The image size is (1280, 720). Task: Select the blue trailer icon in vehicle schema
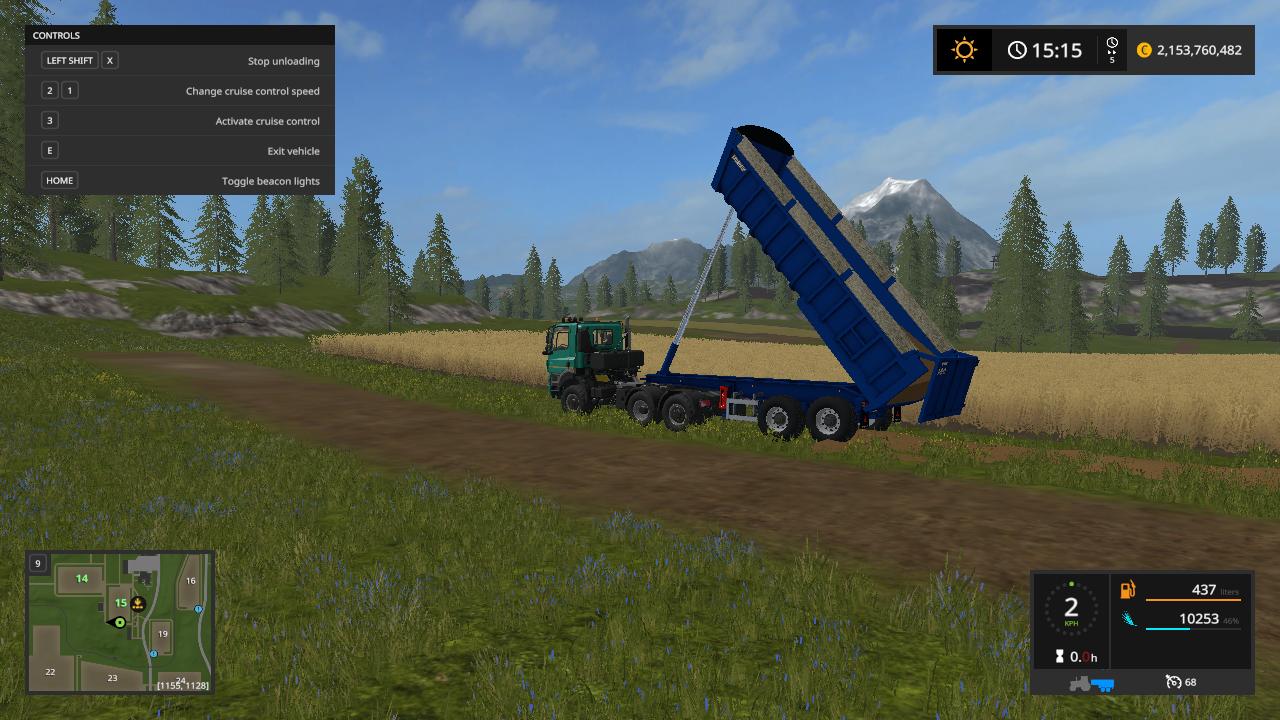(1102, 684)
